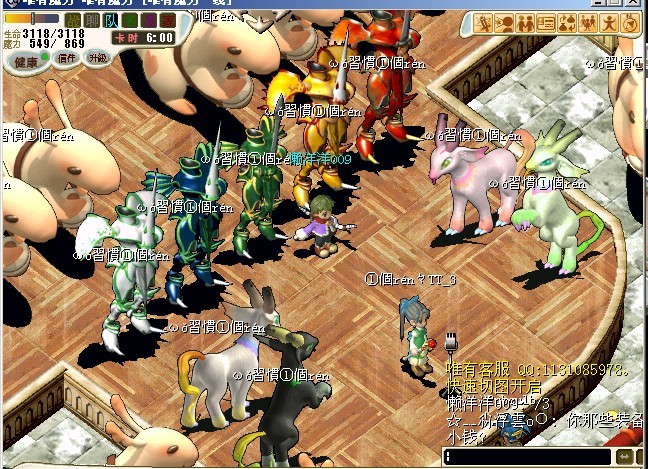
Task: Click the 健康 health status button
Action: tap(25, 60)
